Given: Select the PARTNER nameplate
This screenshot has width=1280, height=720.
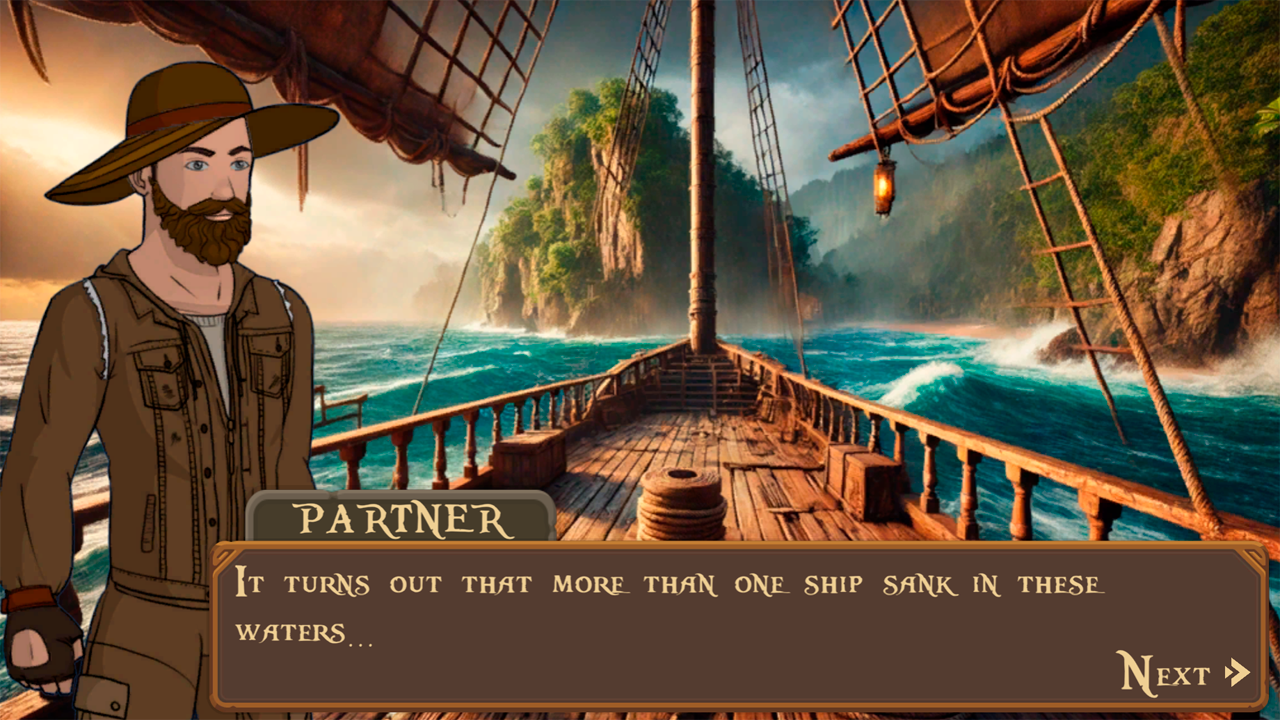Looking at the screenshot, I should pos(400,519).
